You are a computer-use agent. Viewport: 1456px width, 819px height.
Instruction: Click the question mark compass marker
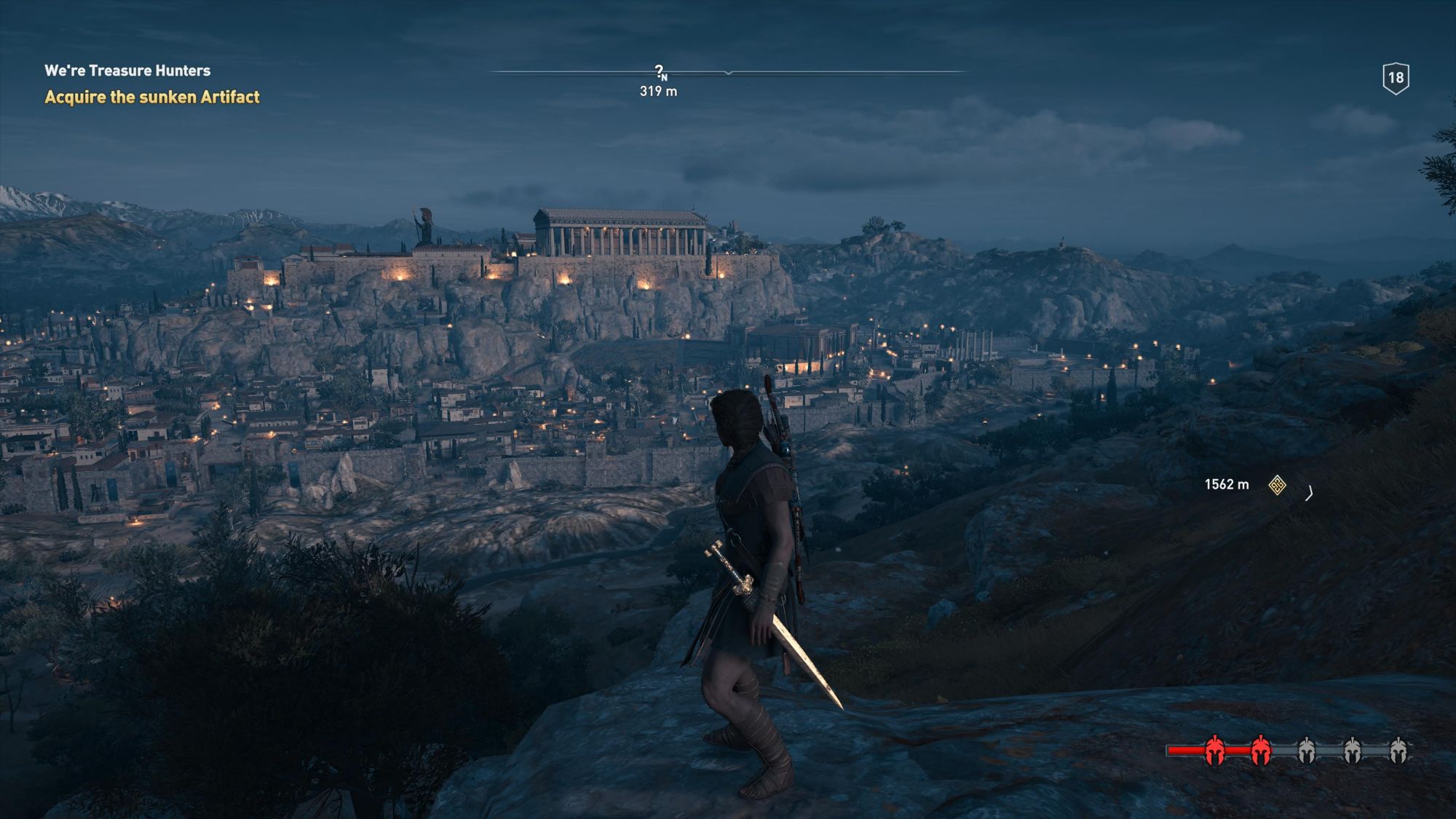pyautogui.click(x=659, y=71)
